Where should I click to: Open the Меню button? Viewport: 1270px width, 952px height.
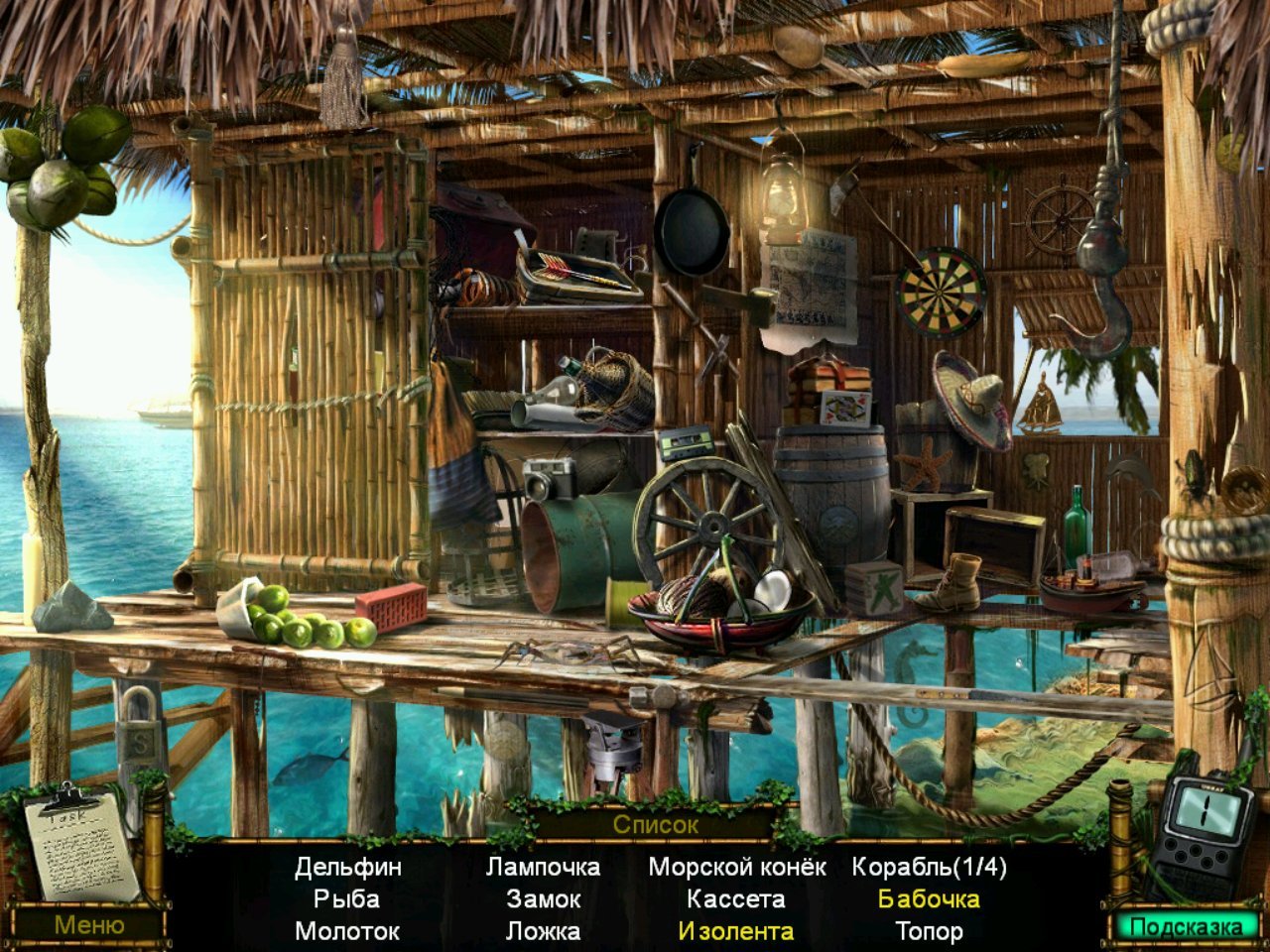pyautogui.click(x=89, y=925)
